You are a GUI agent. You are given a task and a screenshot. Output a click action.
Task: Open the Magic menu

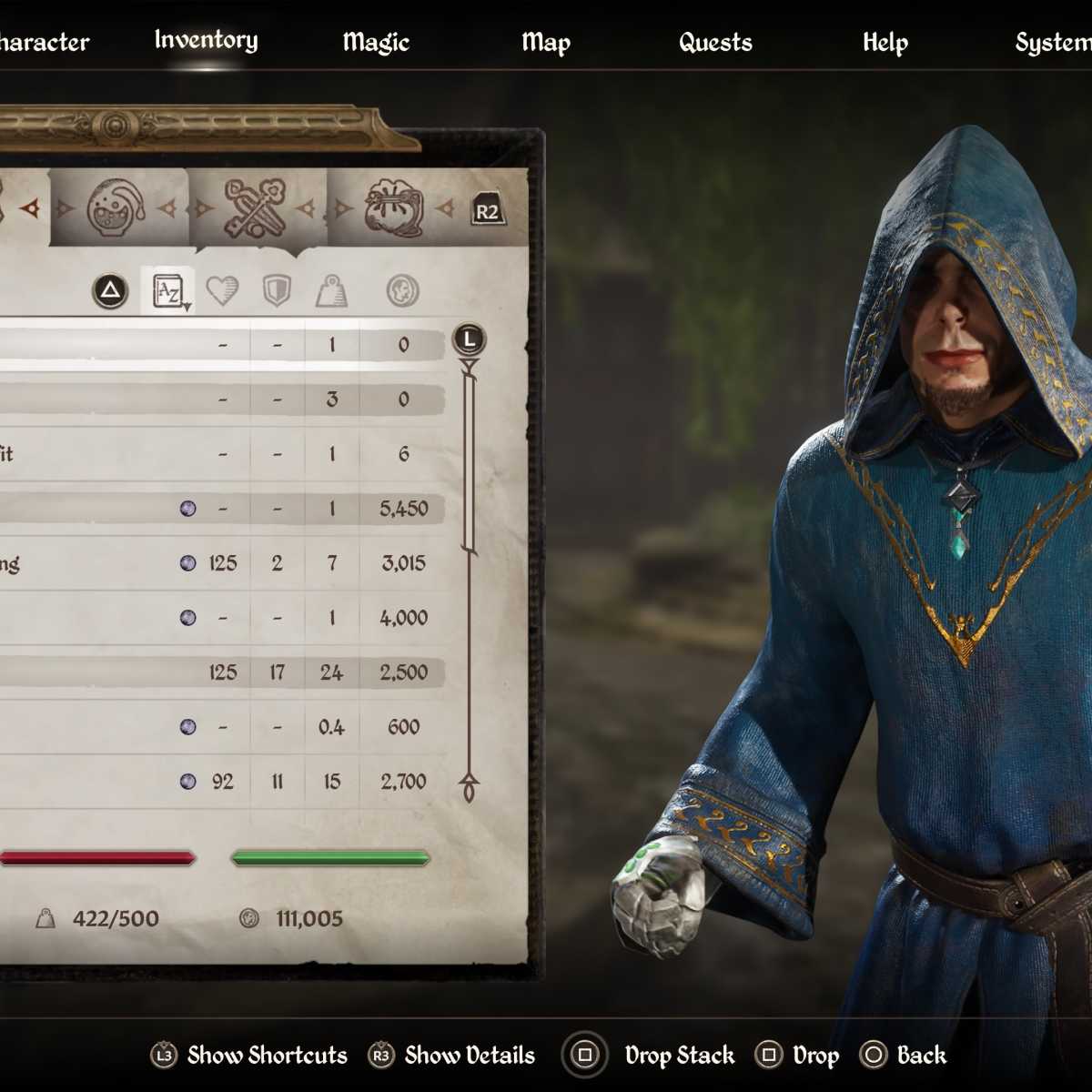point(376,42)
